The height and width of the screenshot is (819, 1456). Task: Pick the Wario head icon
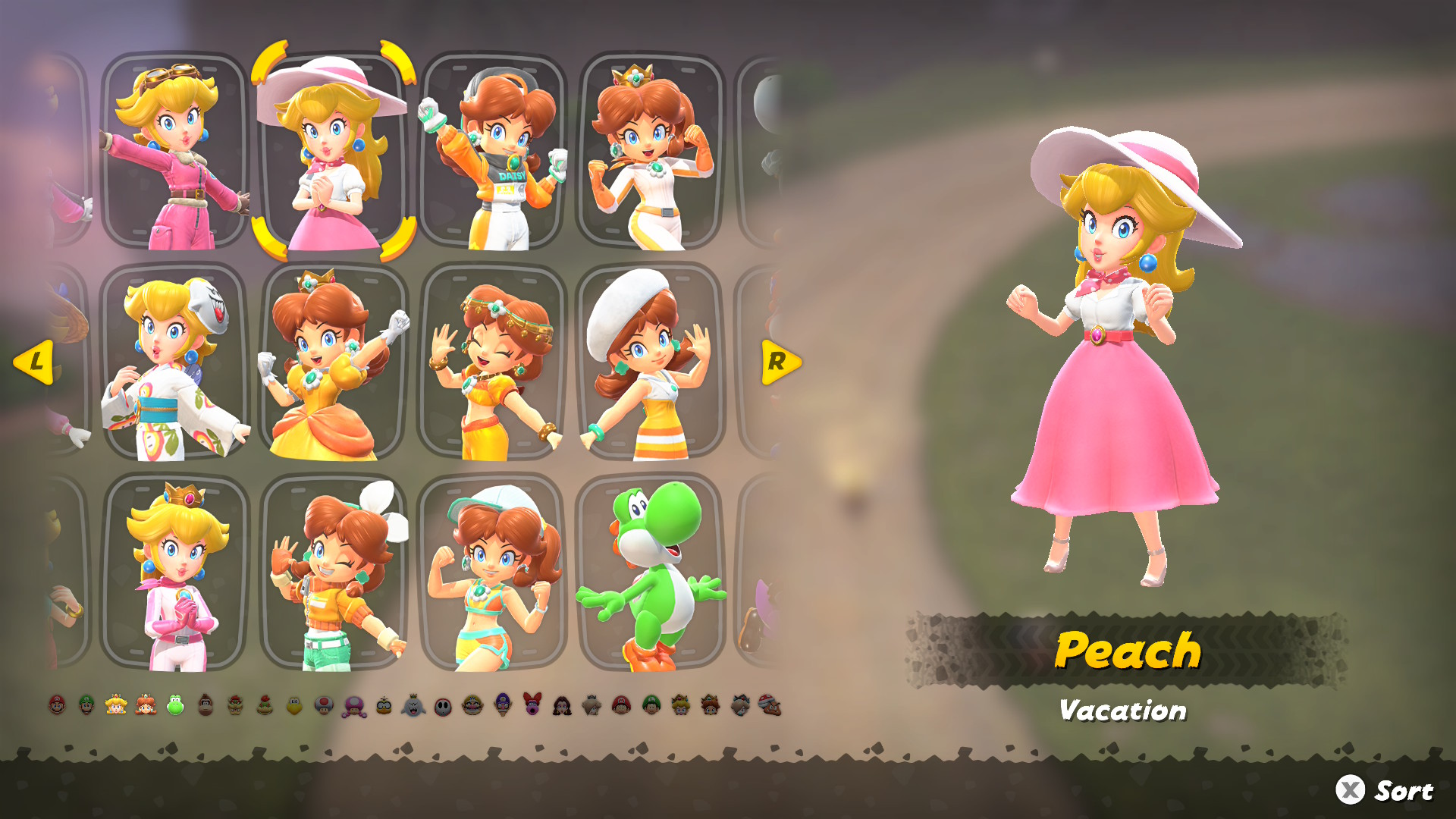click(x=472, y=705)
